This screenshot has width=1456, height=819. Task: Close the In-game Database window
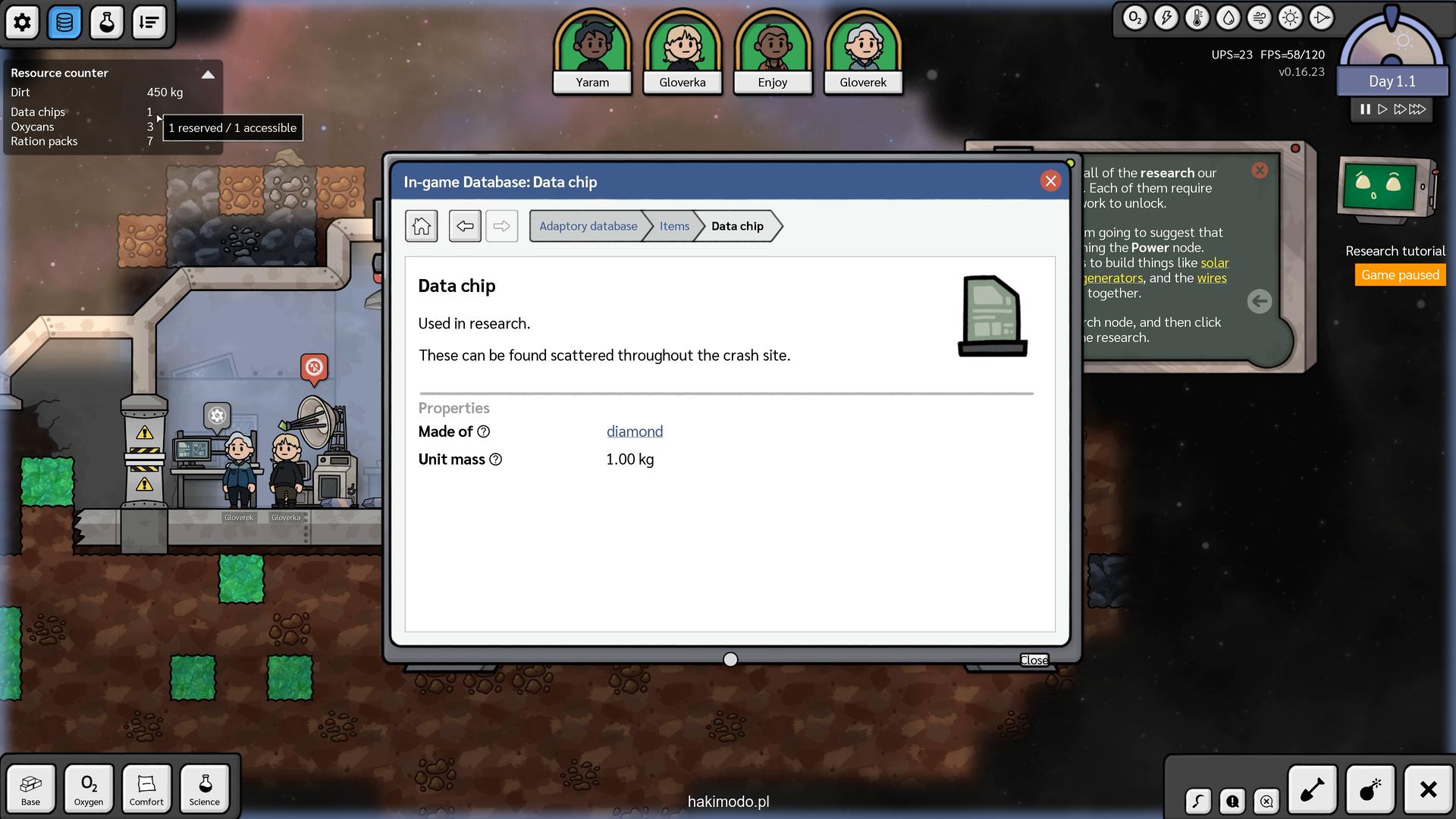click(1050, 181)
